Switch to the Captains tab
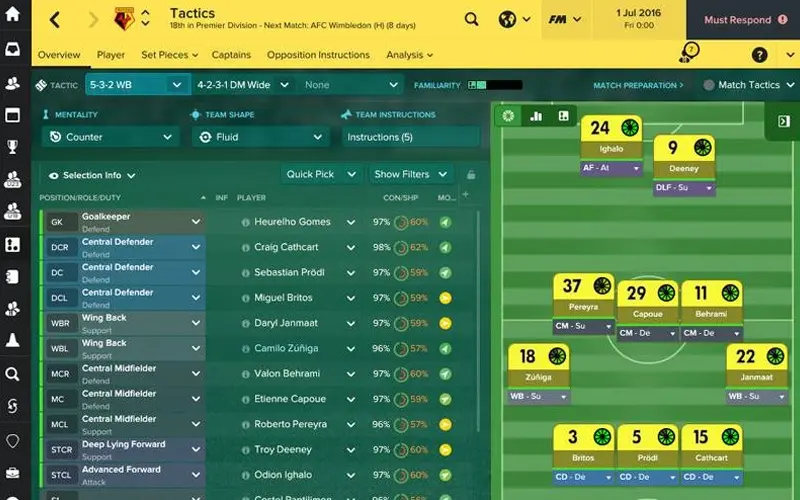The width and height of the screenshot is (800, 500). (231, 55)
